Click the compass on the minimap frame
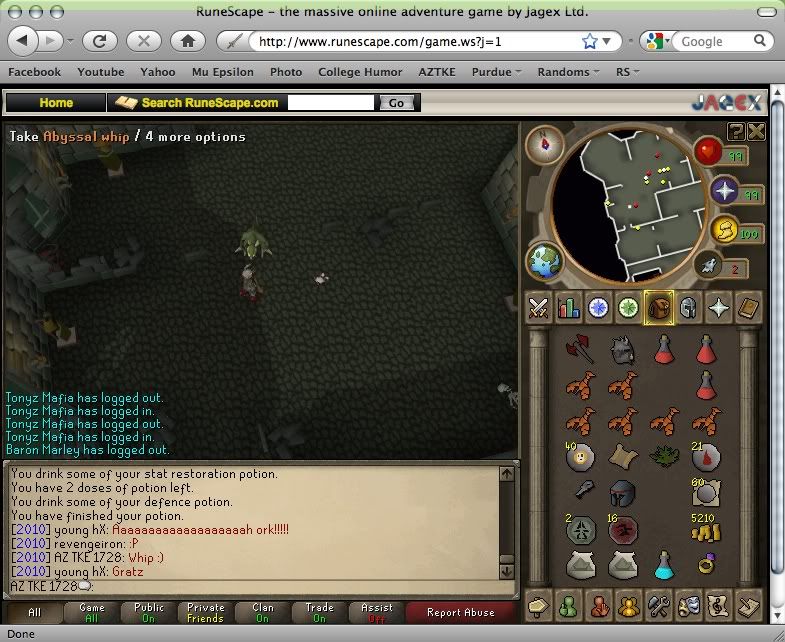 tap(546, 142)
